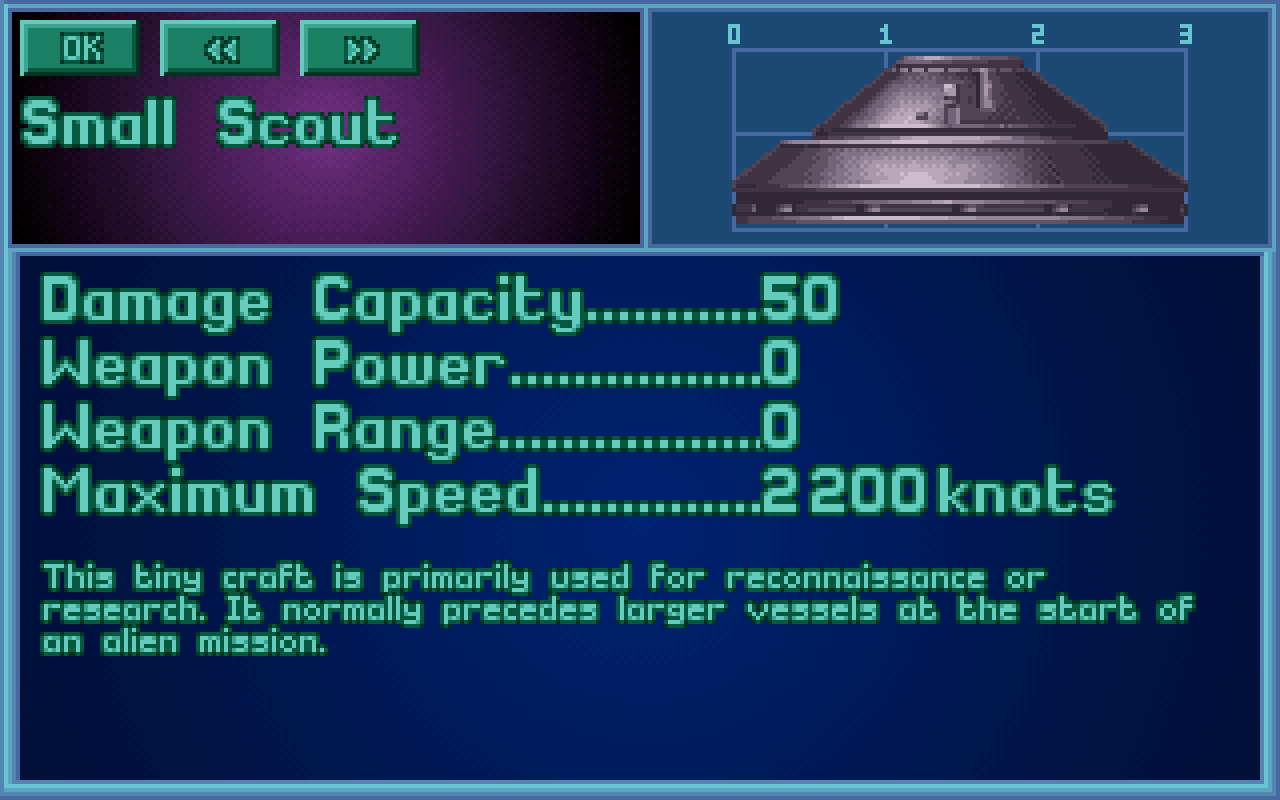Advance to the next UFOpaedia entry
Screen dimensions: 1280x800
pyautogui.click(x=359, y=48)
